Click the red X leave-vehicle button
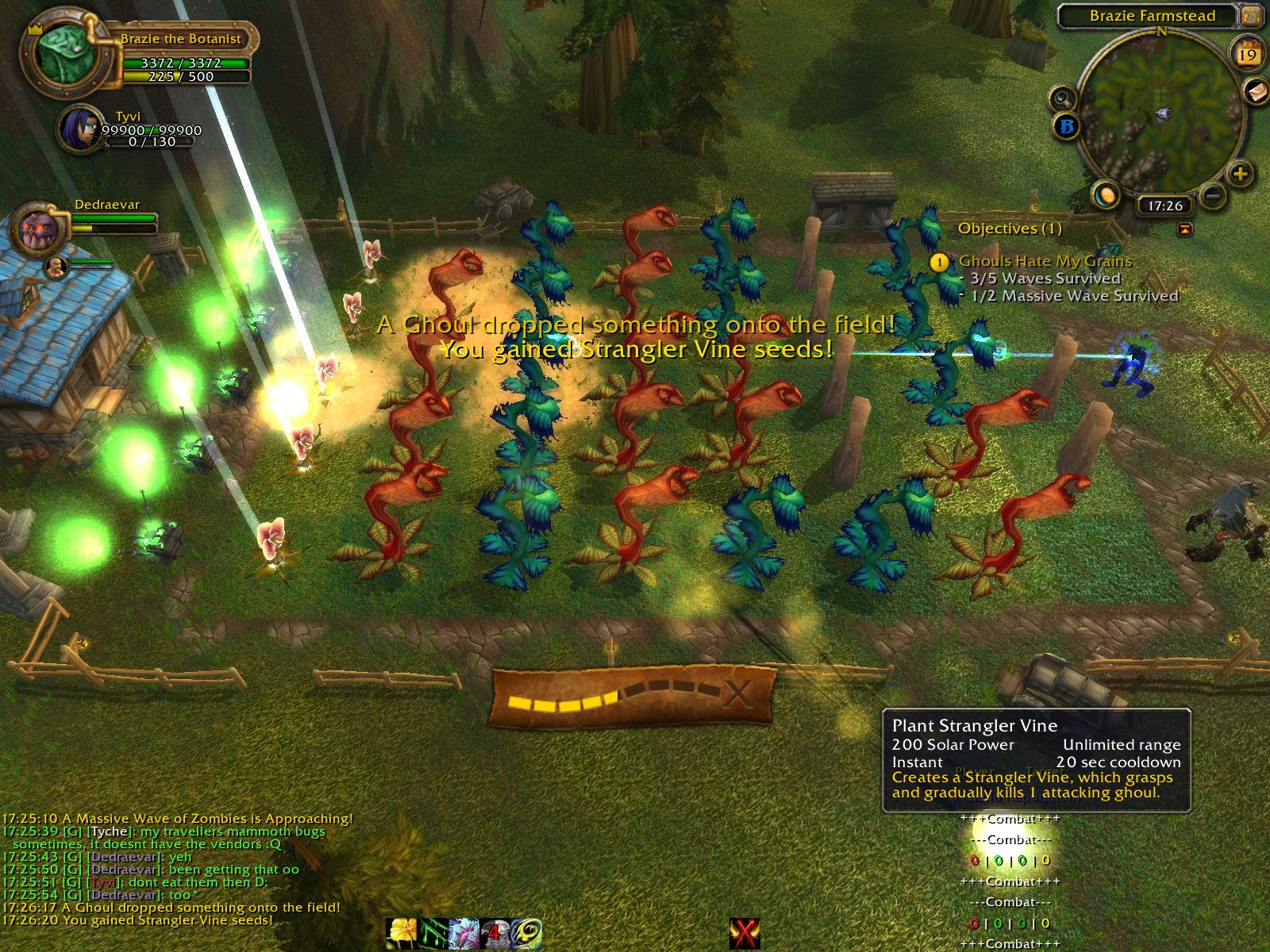 tap(745, 933)
